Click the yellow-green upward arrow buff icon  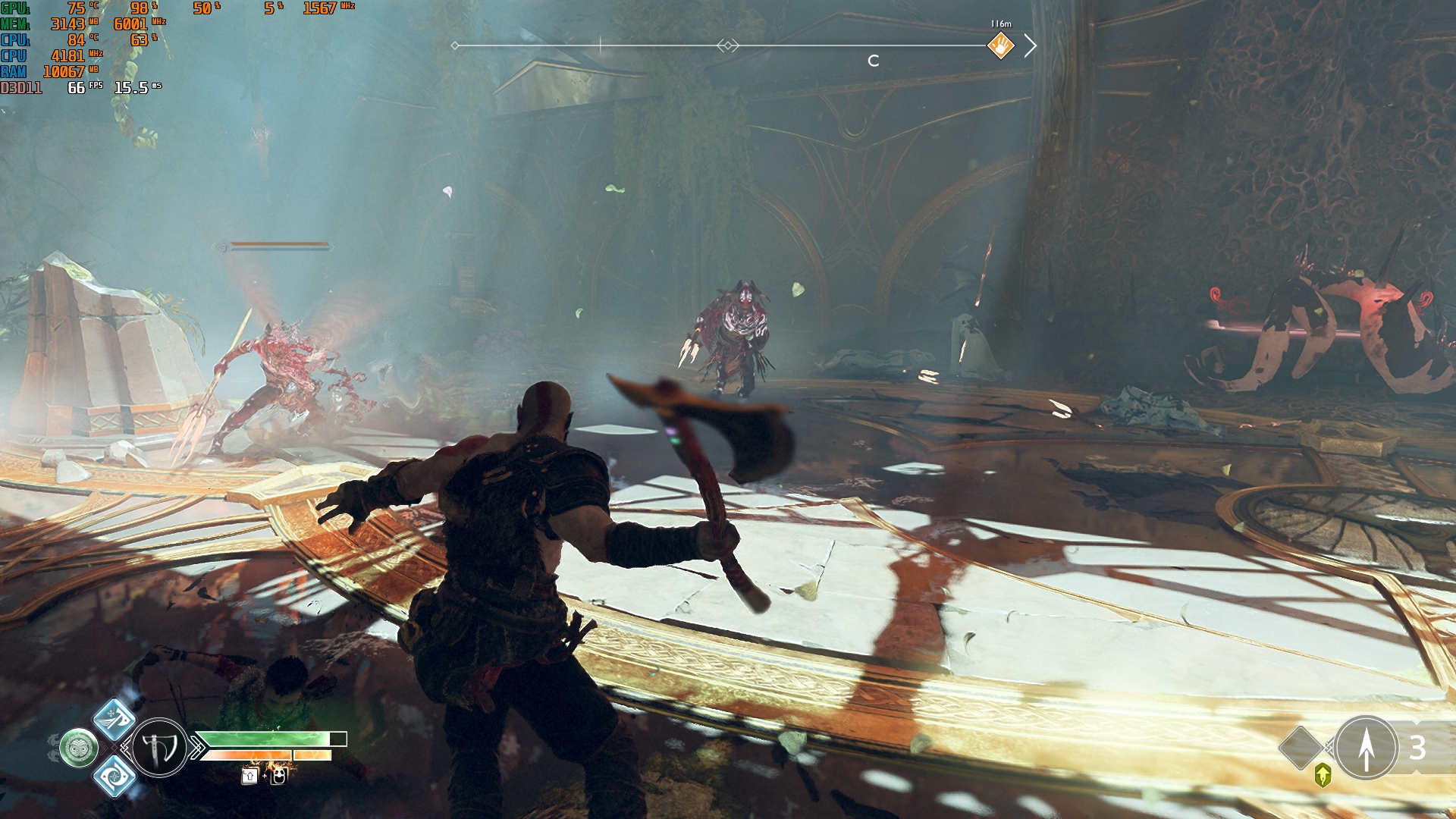tap(1323, 775)
